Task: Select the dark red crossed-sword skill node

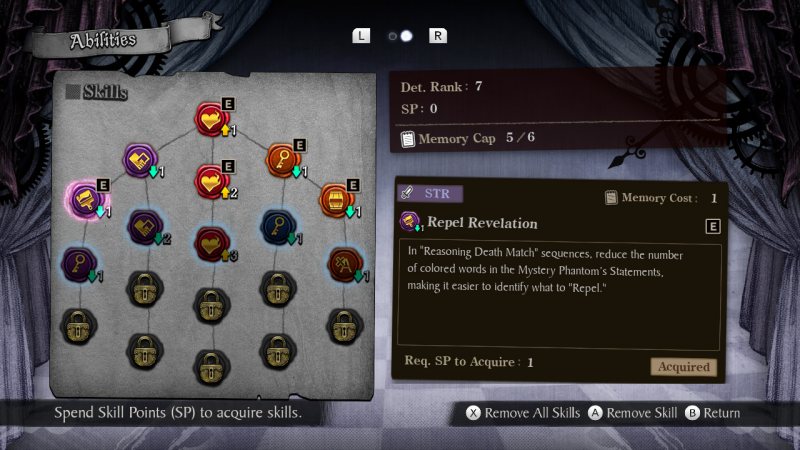Action: tap(344, 264)
